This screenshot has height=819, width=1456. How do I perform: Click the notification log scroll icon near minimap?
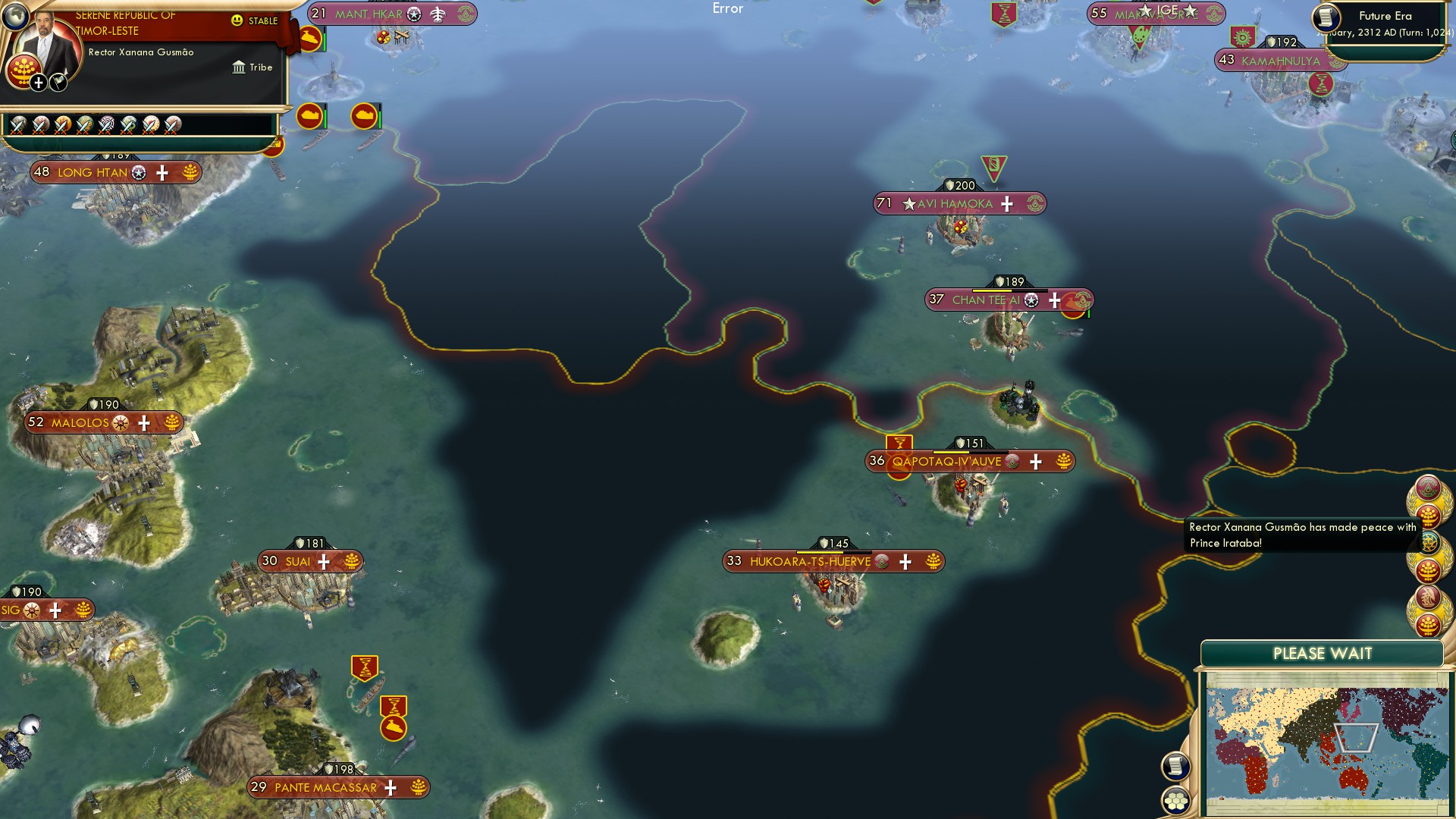(1175, 765)
